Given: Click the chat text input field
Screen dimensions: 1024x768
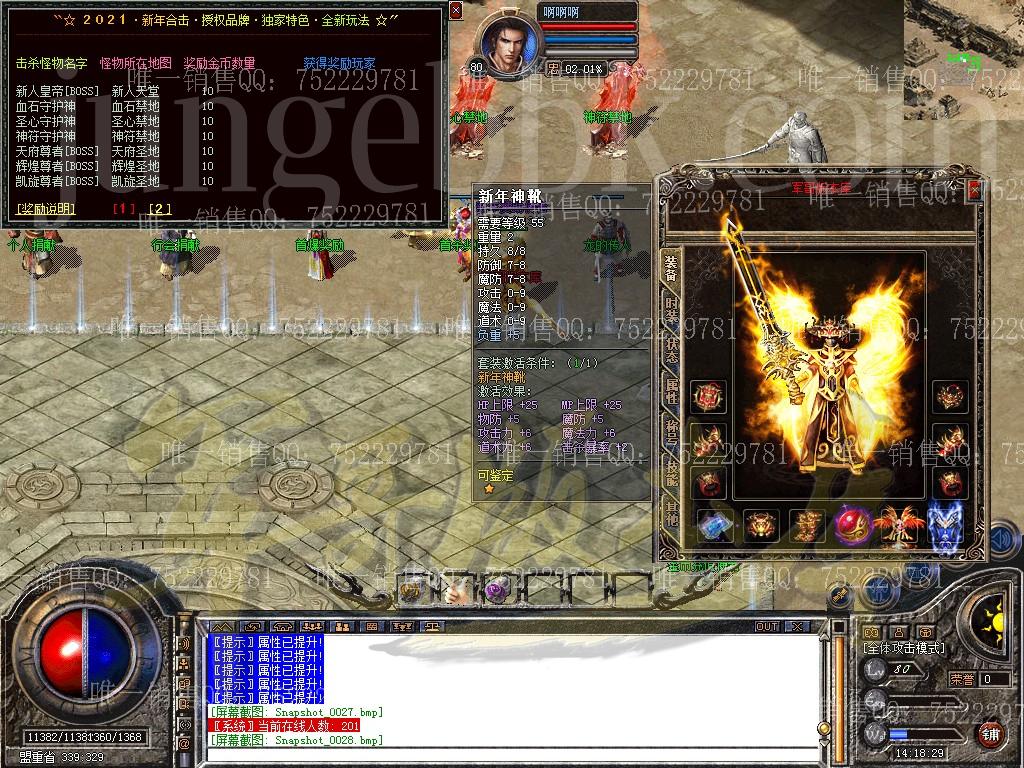Looking at the screenshot, I should click(x=510, y=755).
